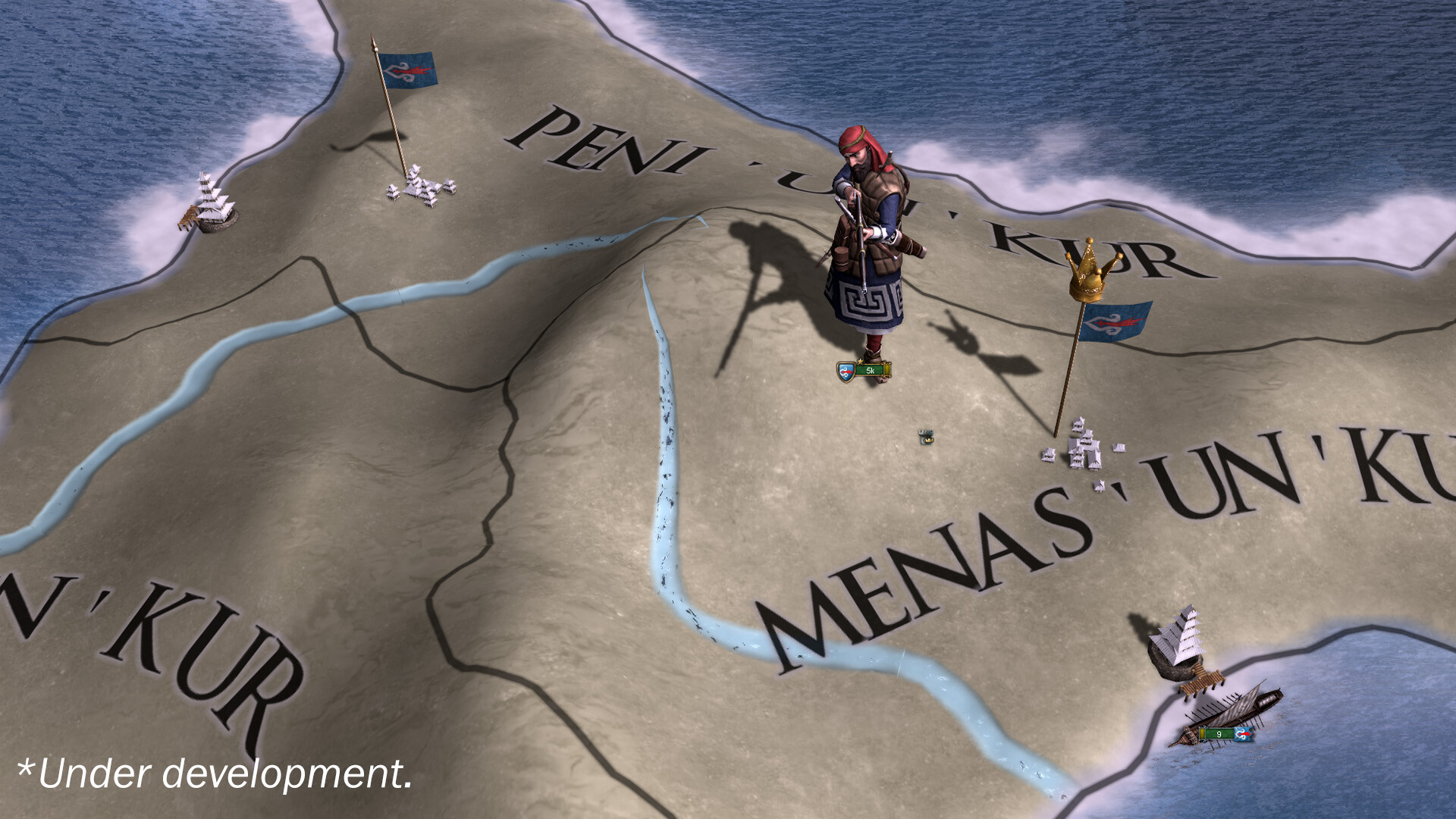
Task: Open the small treasure chest icon on the plain
Action: click(927, 438)
